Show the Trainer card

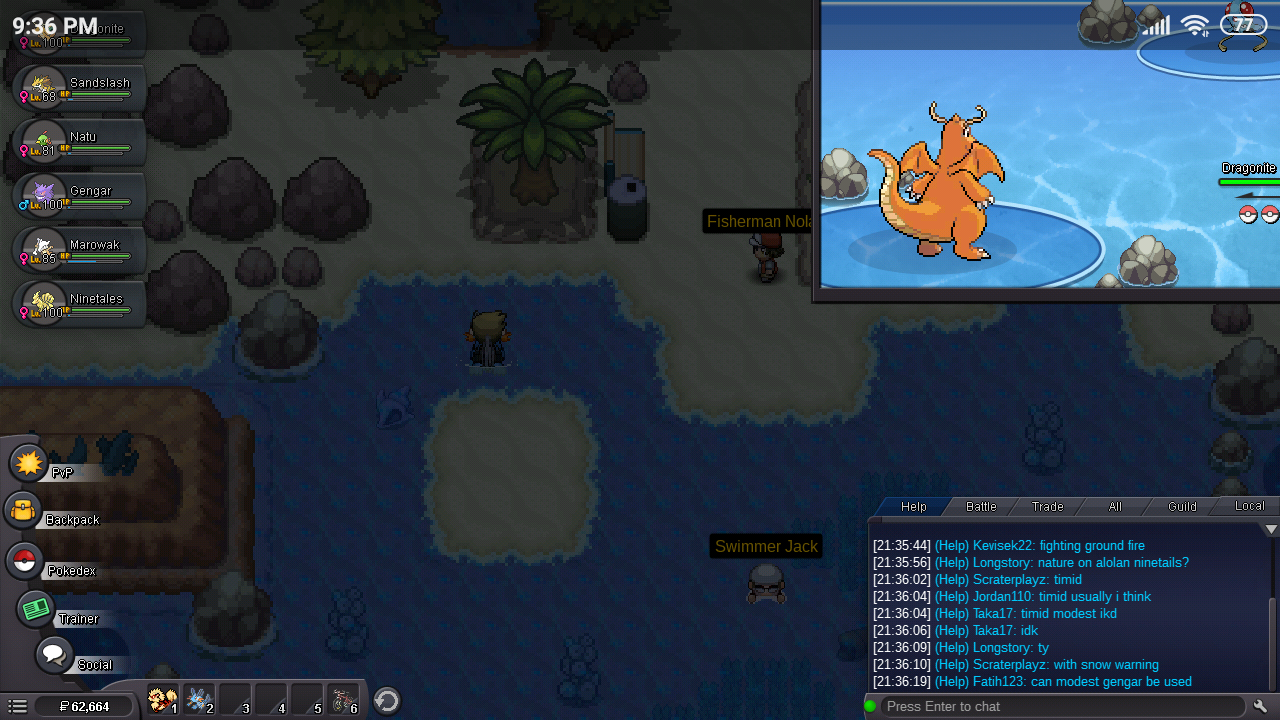pyautogui.click(x=36, y=608)
